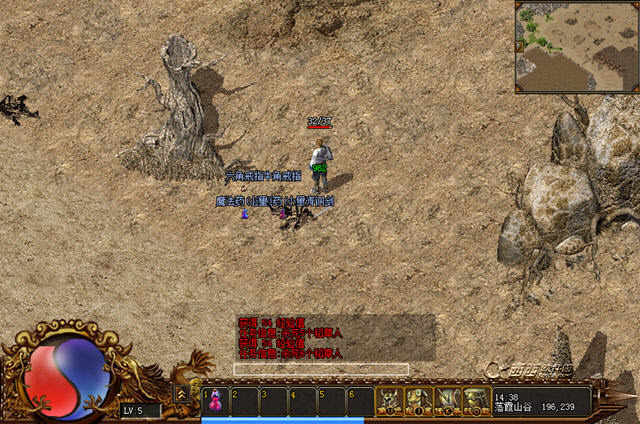Open the settings icon beside the clock
Screen dimensions: 640x424
[x=476, y=401]
